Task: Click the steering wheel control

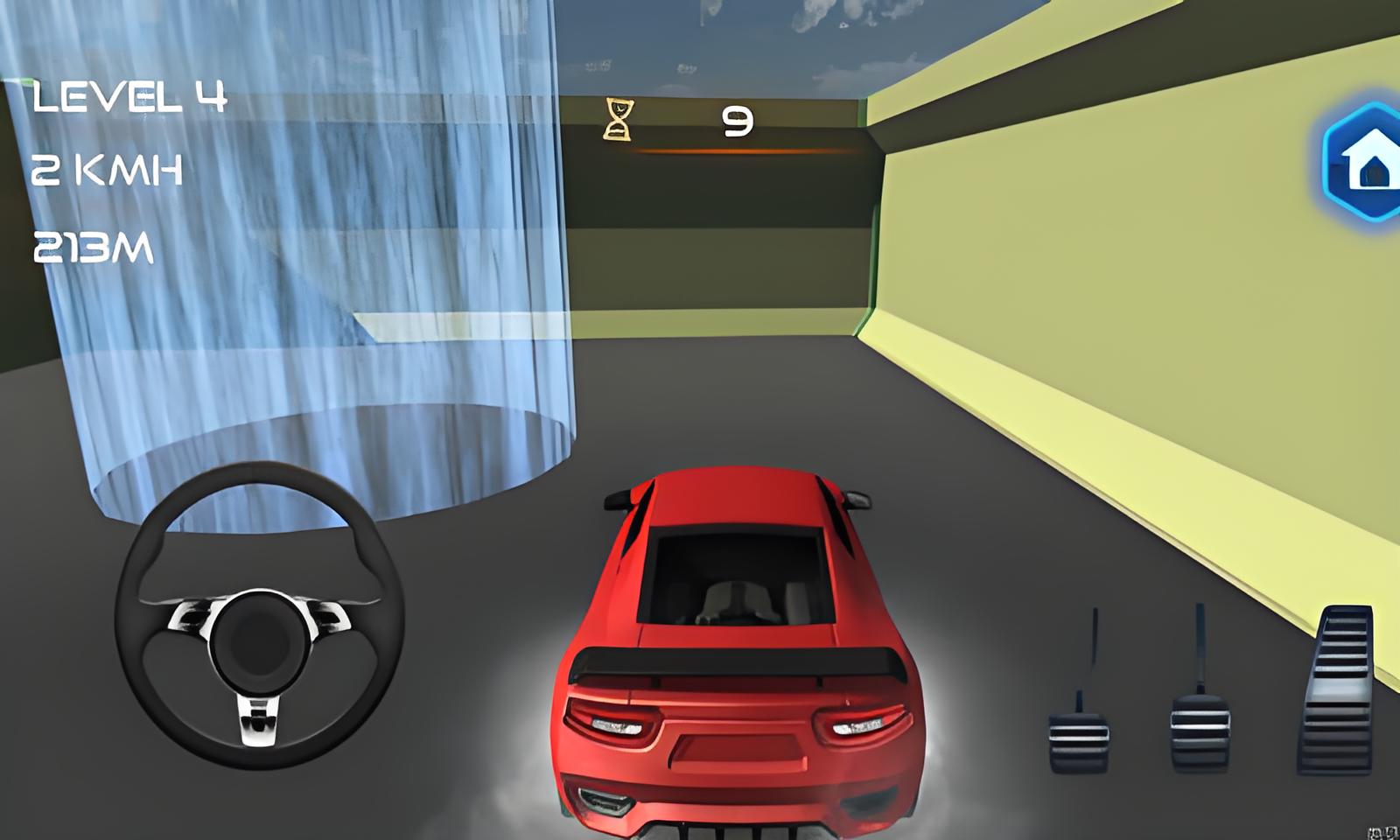Action: click(x=259, y=616)
